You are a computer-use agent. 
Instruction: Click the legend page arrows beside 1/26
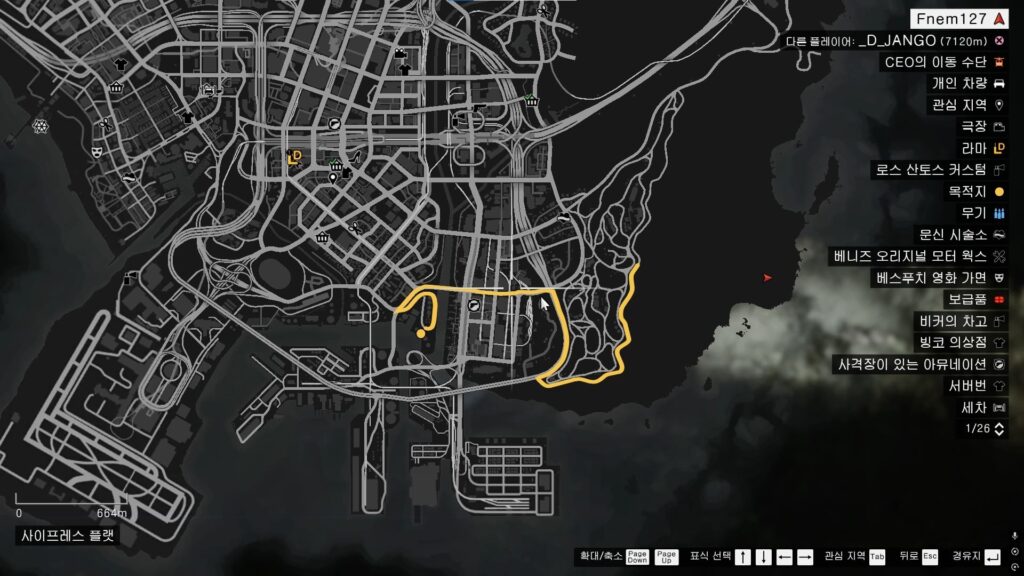998,429
